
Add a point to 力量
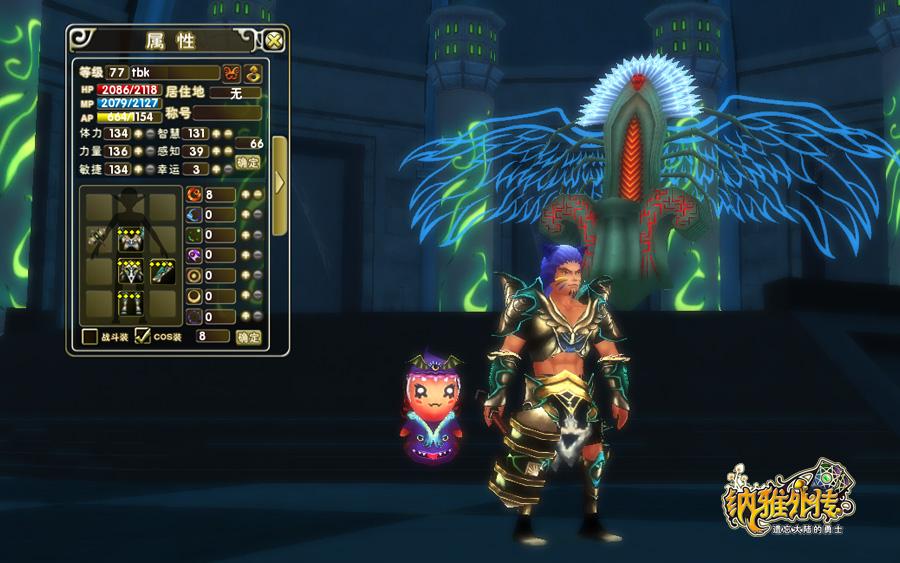139,151
